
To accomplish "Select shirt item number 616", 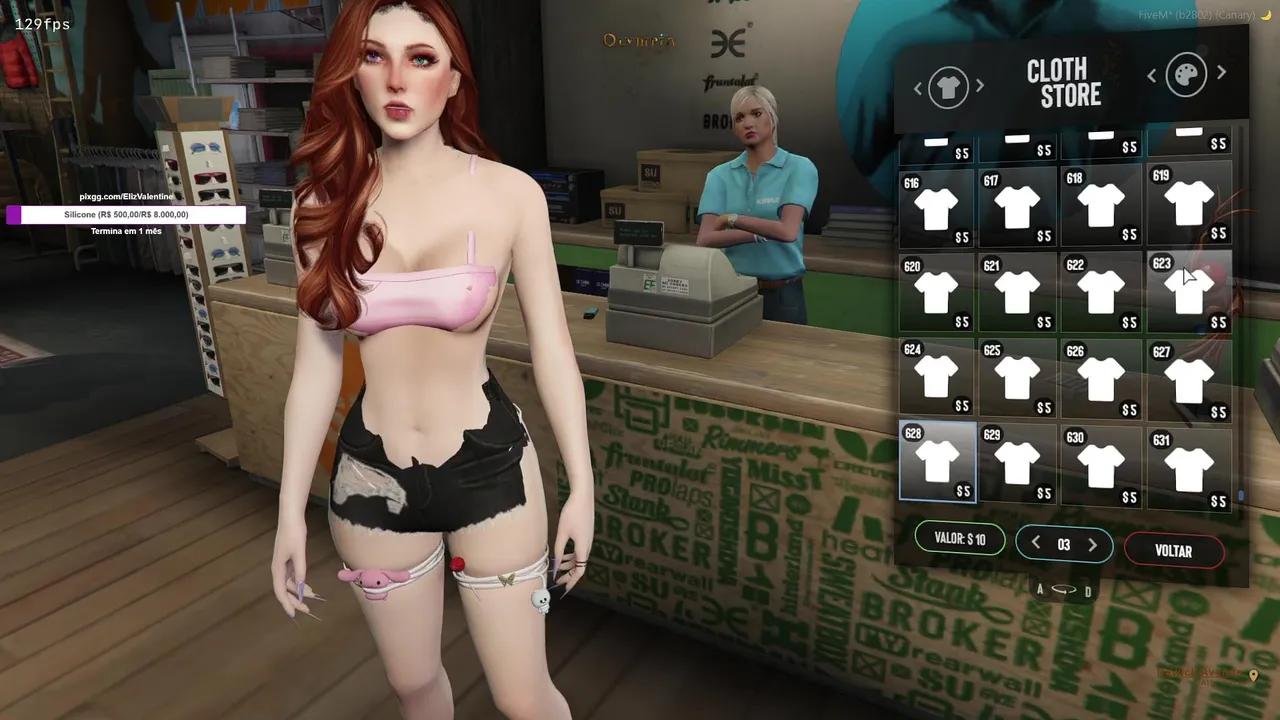I will coord(936,208).
